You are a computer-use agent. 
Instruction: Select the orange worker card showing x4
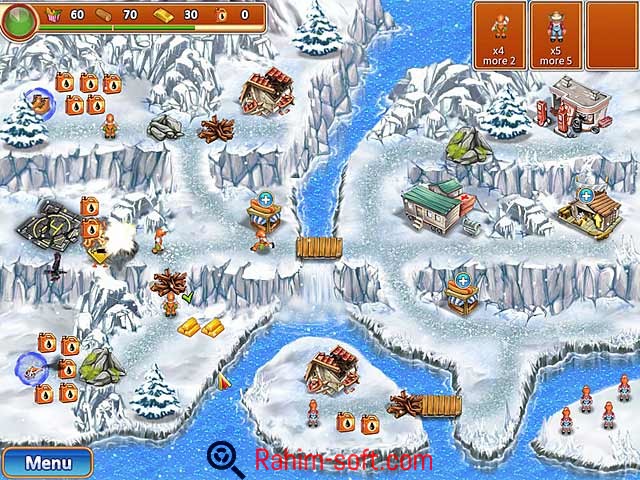coord(498,35)
